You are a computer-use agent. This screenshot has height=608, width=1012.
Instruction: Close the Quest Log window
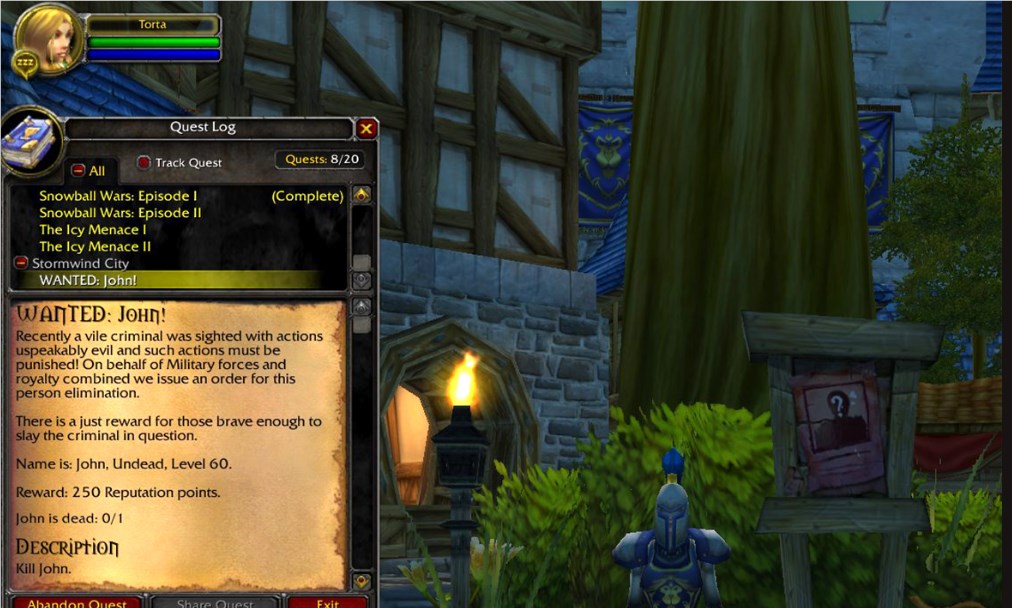[x=367, y=128]
